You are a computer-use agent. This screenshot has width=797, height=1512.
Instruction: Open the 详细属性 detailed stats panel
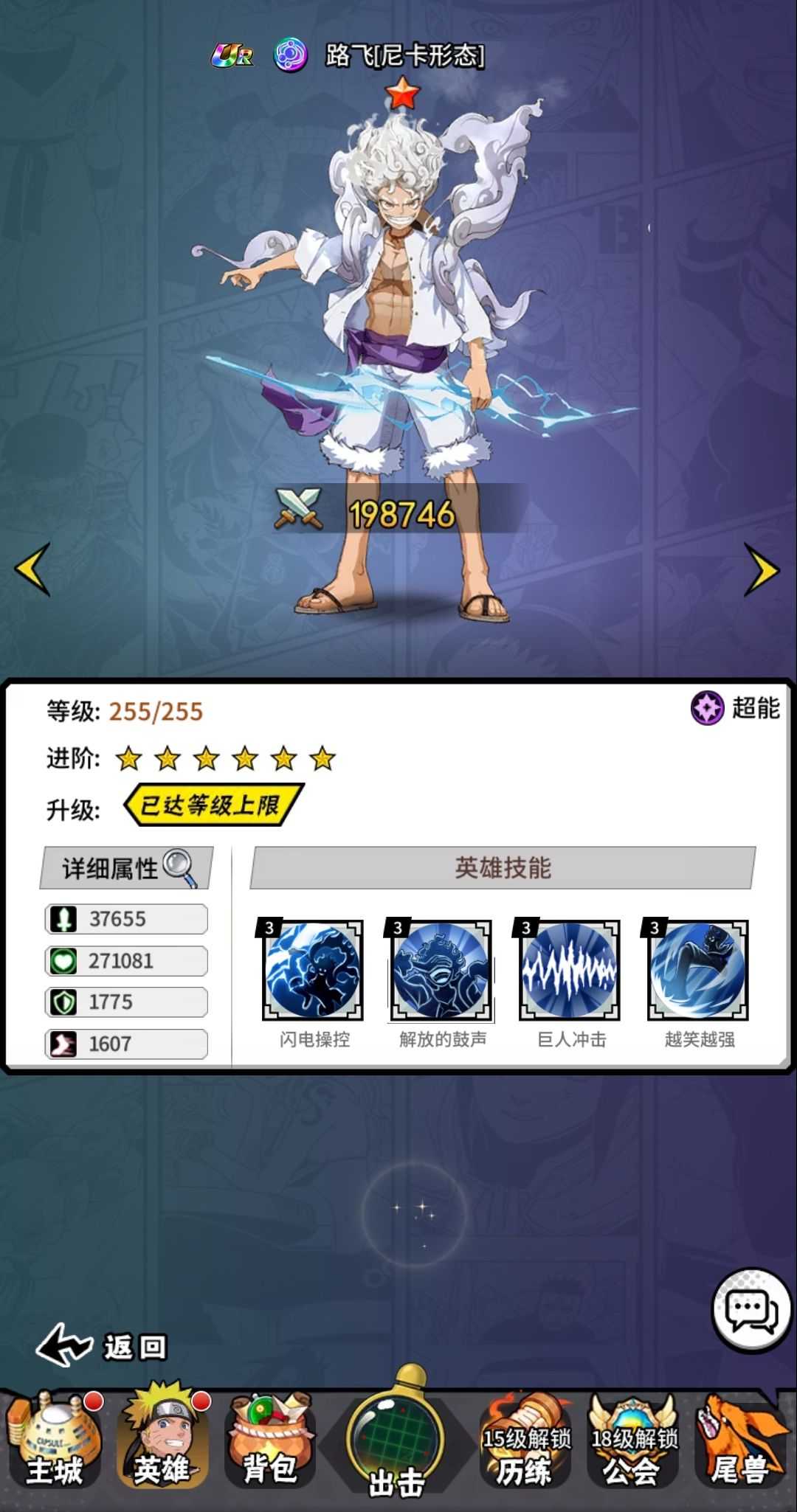click(x=127, y=867)
